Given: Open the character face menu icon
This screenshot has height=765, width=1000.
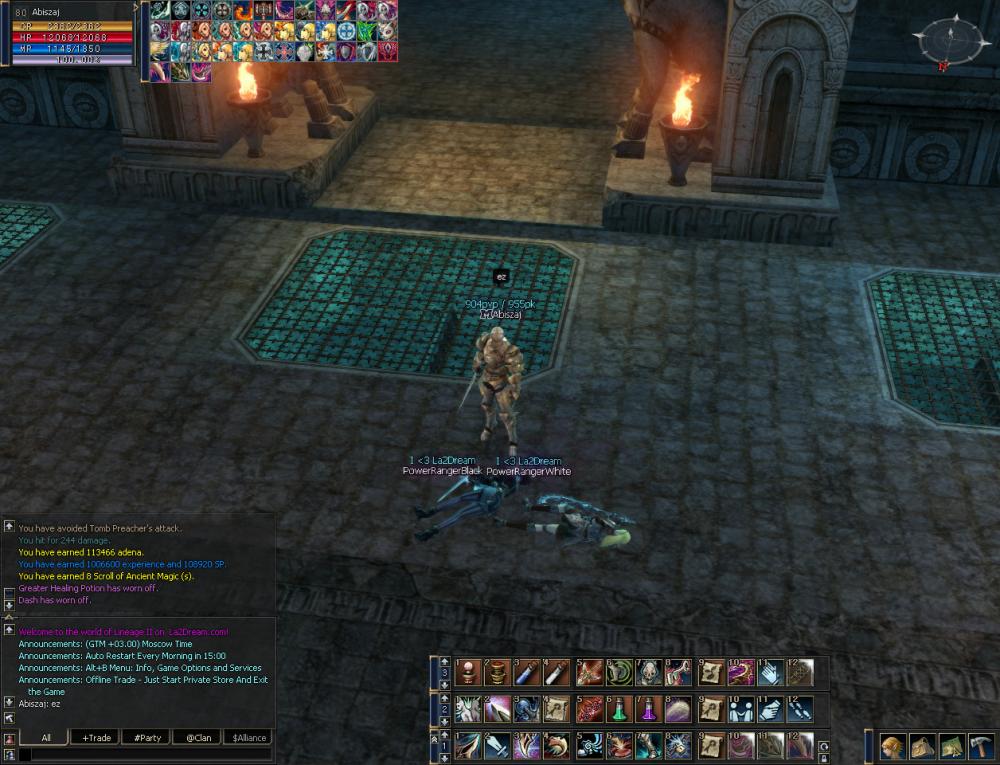Looking at the screenshot, I should (x=893, y=746).
